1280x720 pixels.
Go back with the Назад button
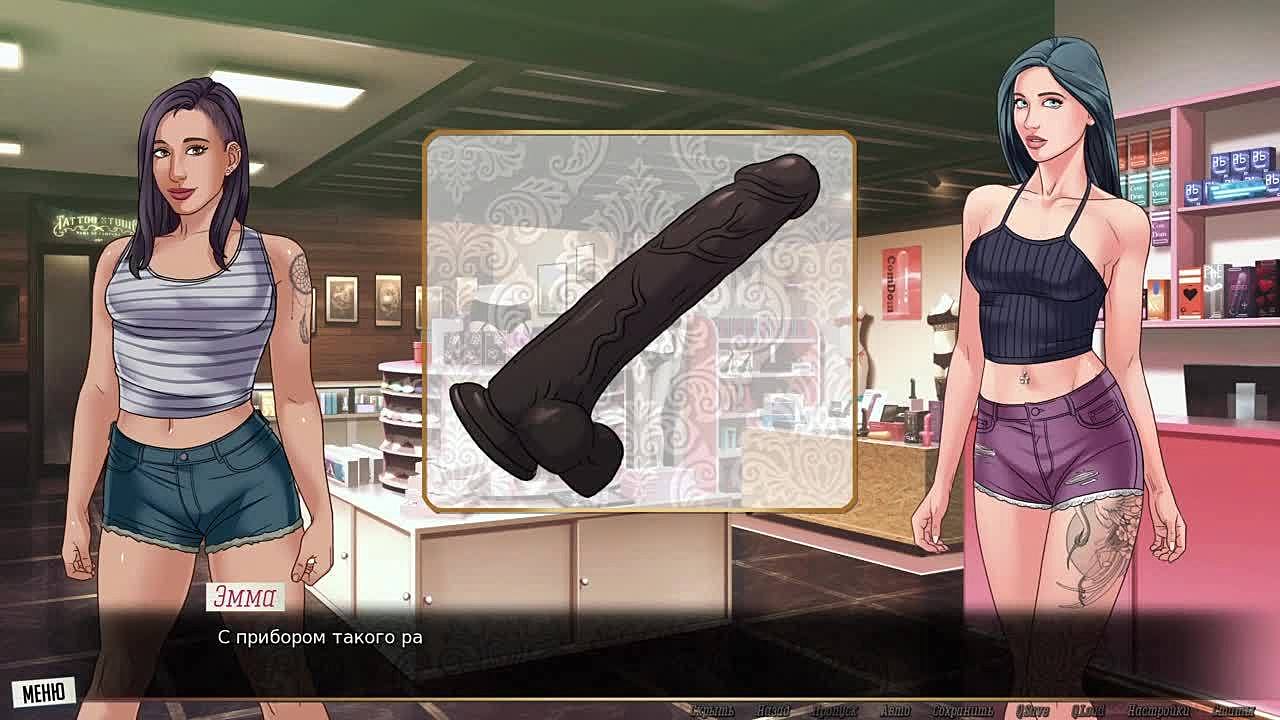[773, 711]
